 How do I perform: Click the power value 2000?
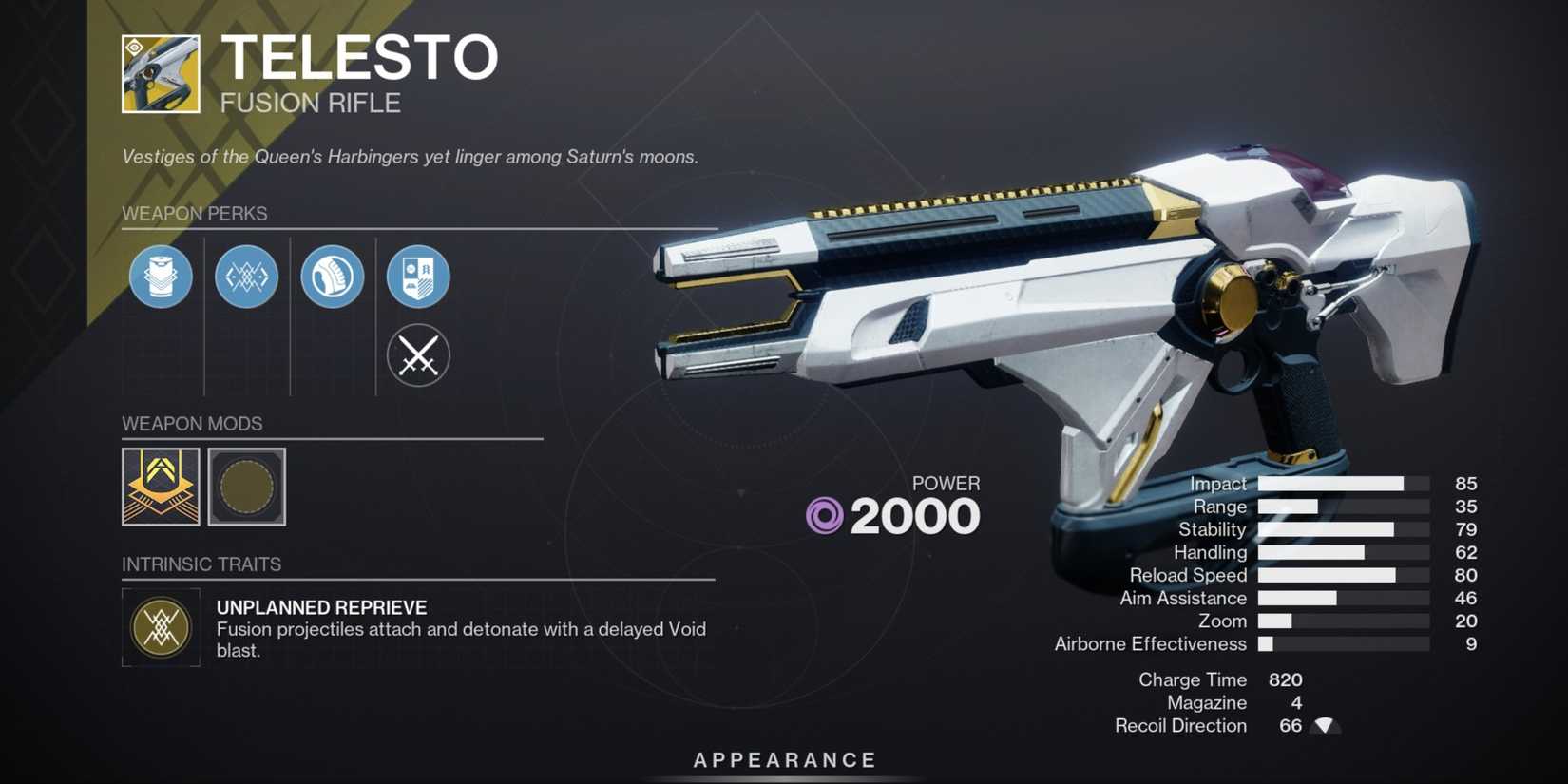(x=915, y=516)
